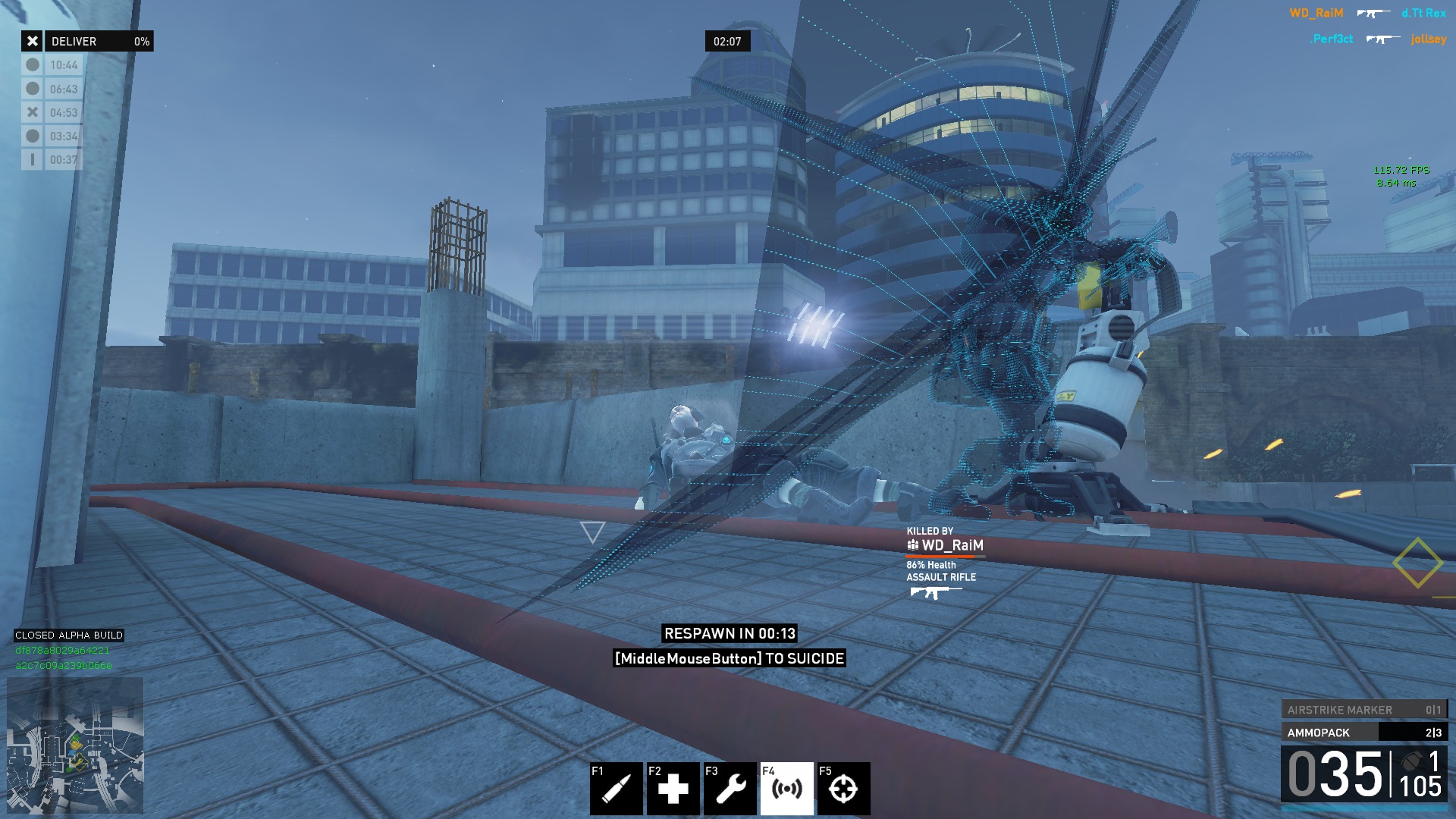Select the 00:37 objective time row

pyautogui.click(x=52, y=160)
